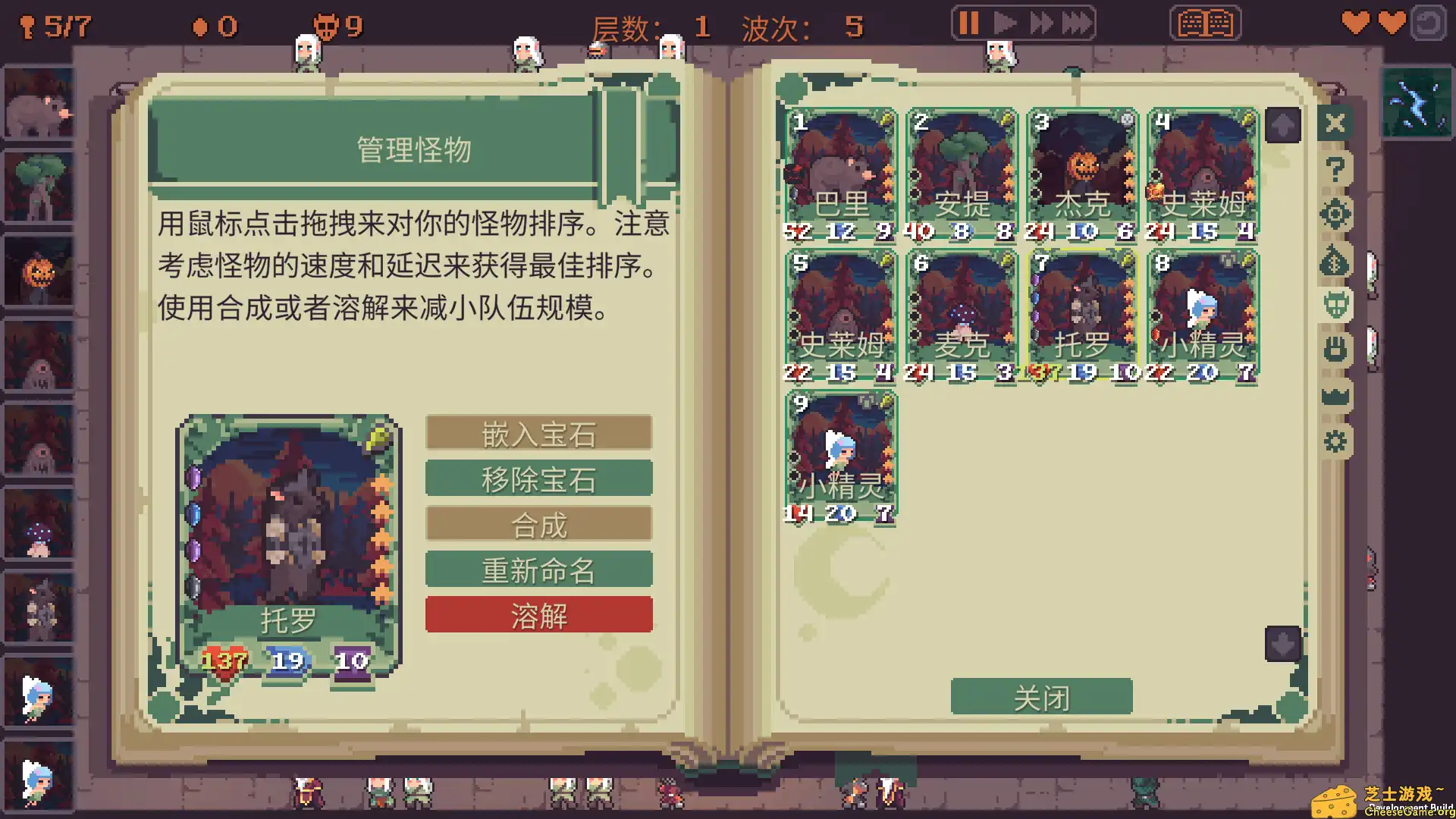Open the bestiary book icon on the top bar
The image size is (1456, 819).
[1204, 24]
